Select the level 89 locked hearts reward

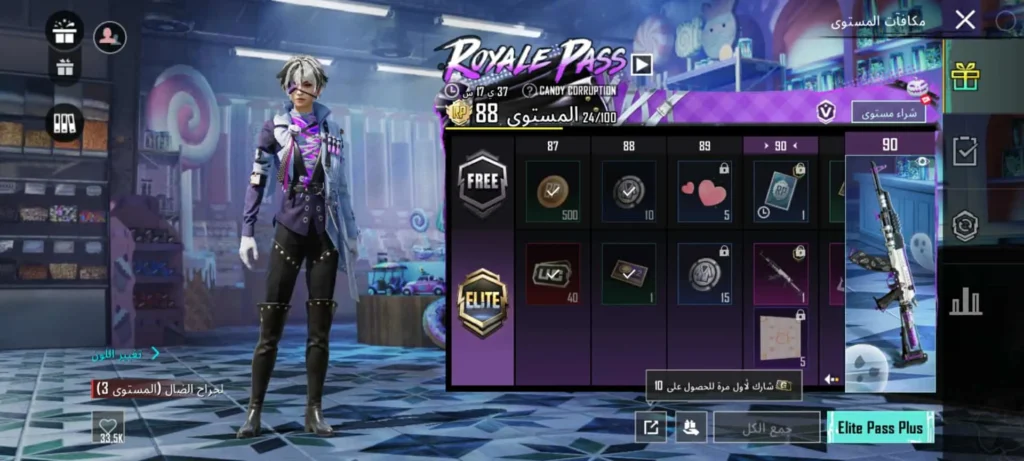pyautogui.click(x=704, y=191)
